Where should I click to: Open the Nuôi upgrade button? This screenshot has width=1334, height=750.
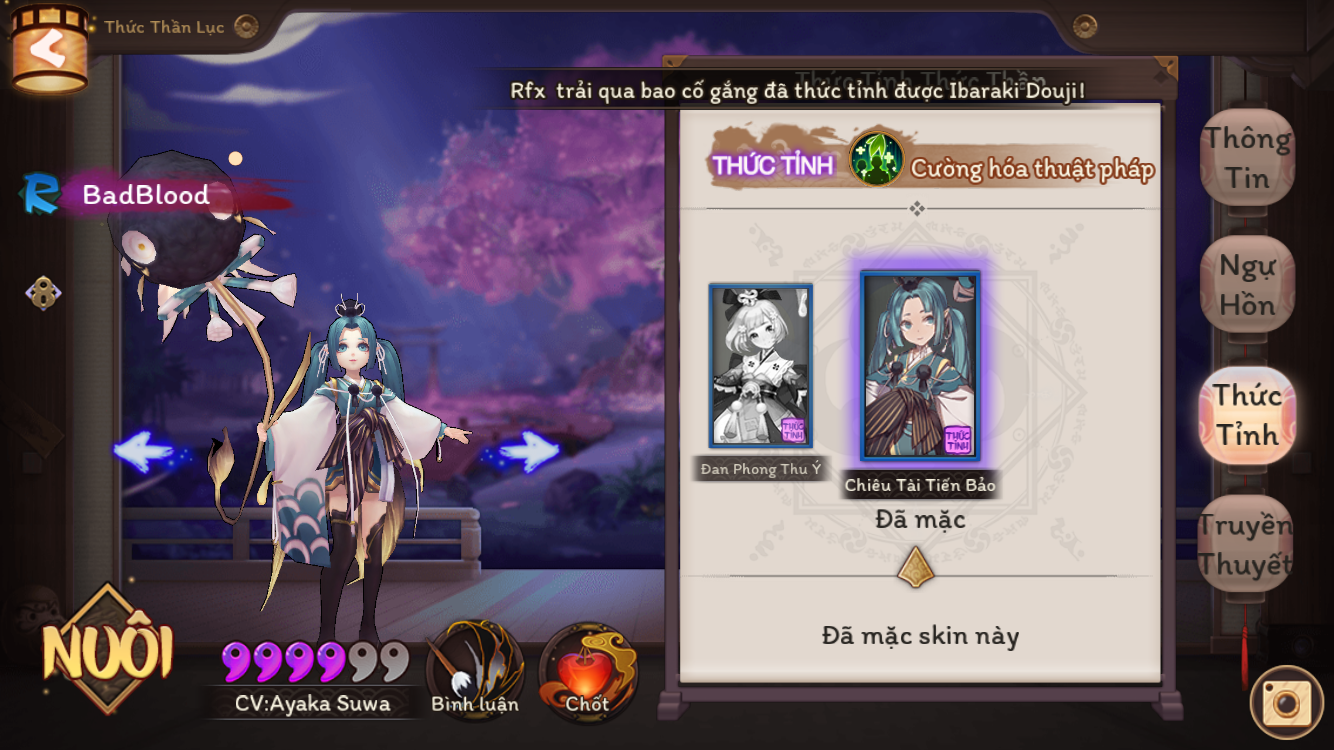[107, 652]
